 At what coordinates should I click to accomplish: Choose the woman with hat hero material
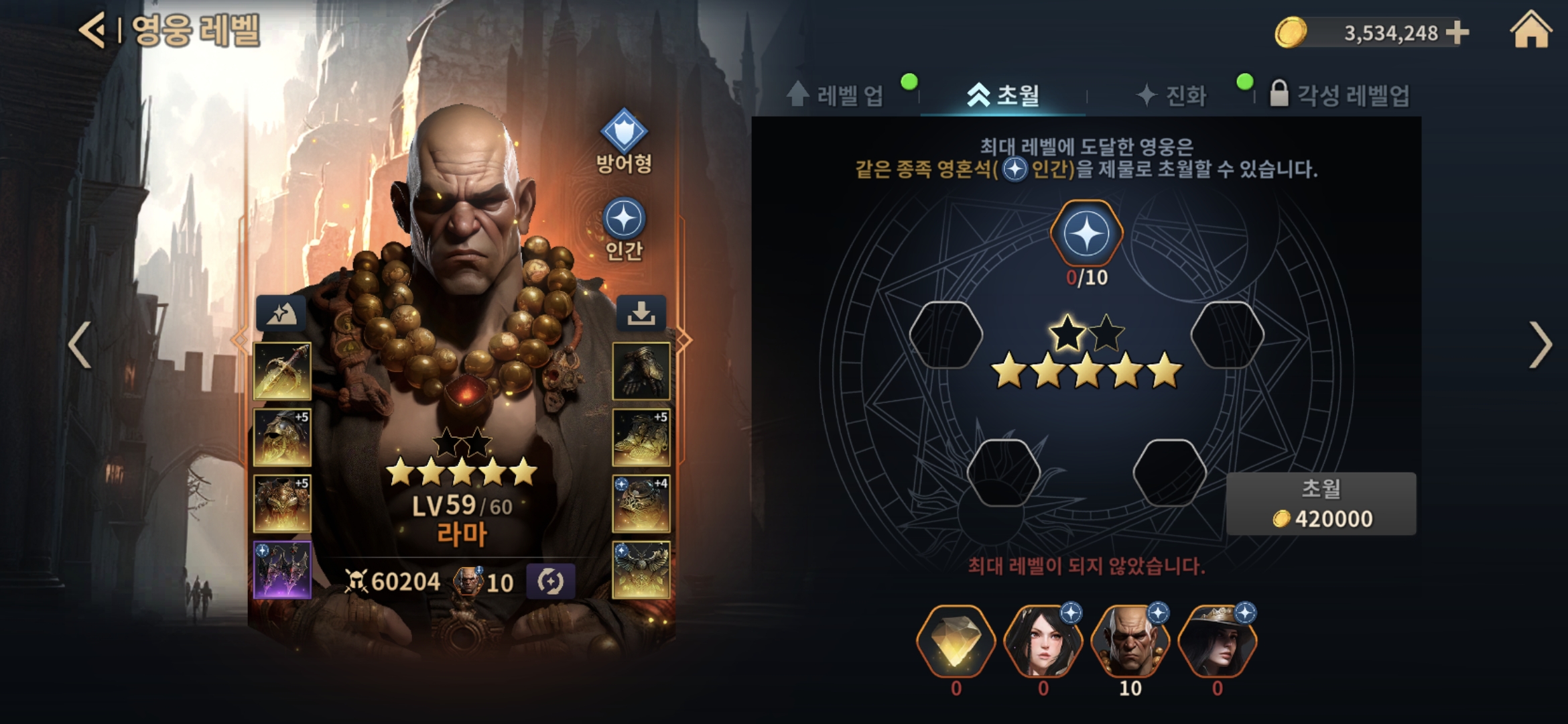1217,642
